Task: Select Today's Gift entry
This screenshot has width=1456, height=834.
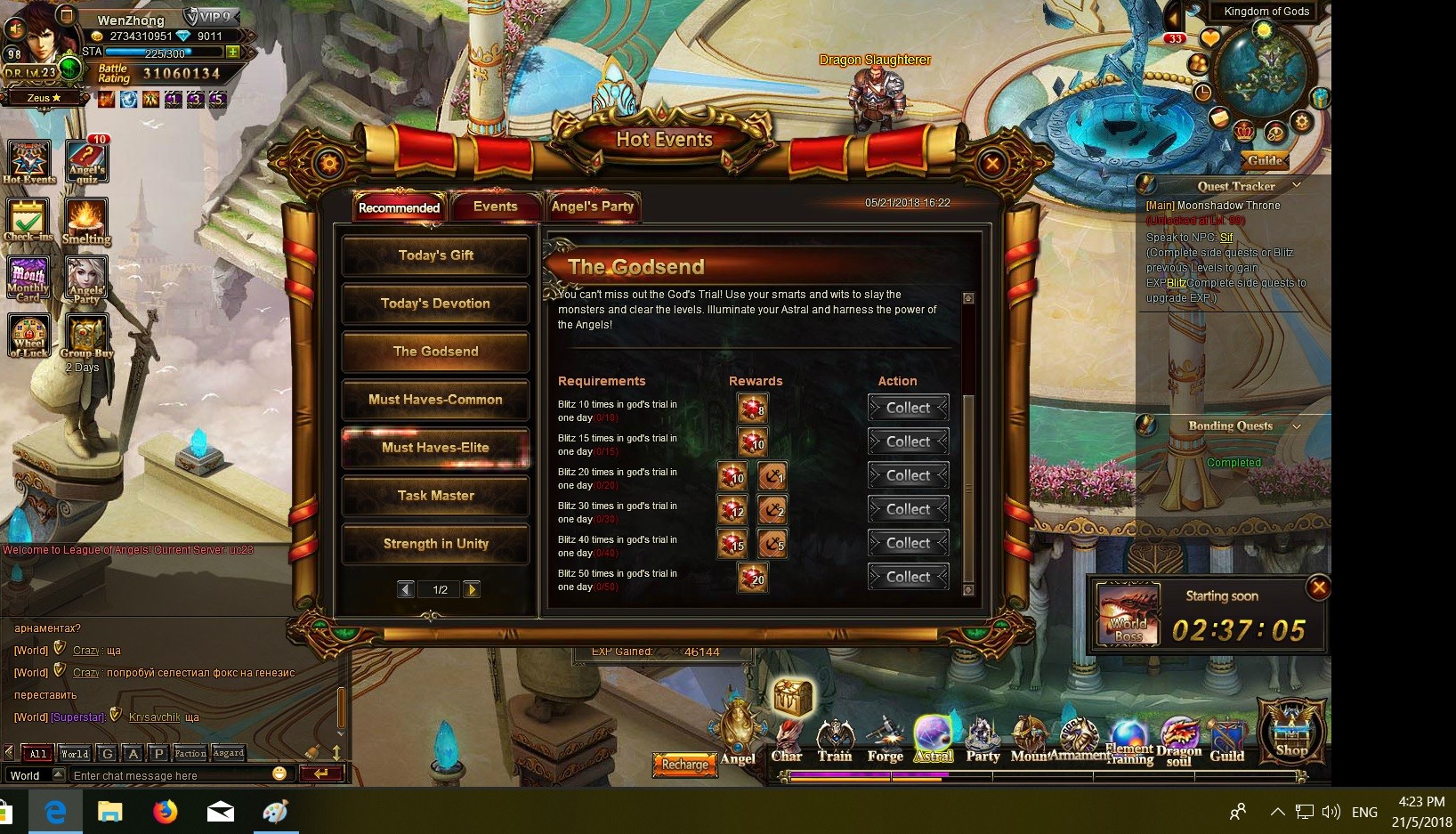Action: [436, 255]
